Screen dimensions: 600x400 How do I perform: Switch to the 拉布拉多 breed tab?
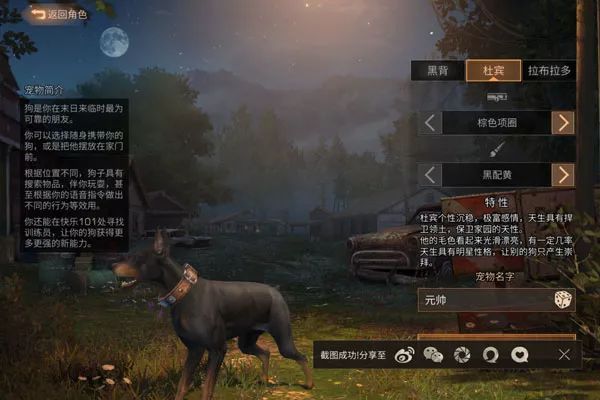click(549, 70)
